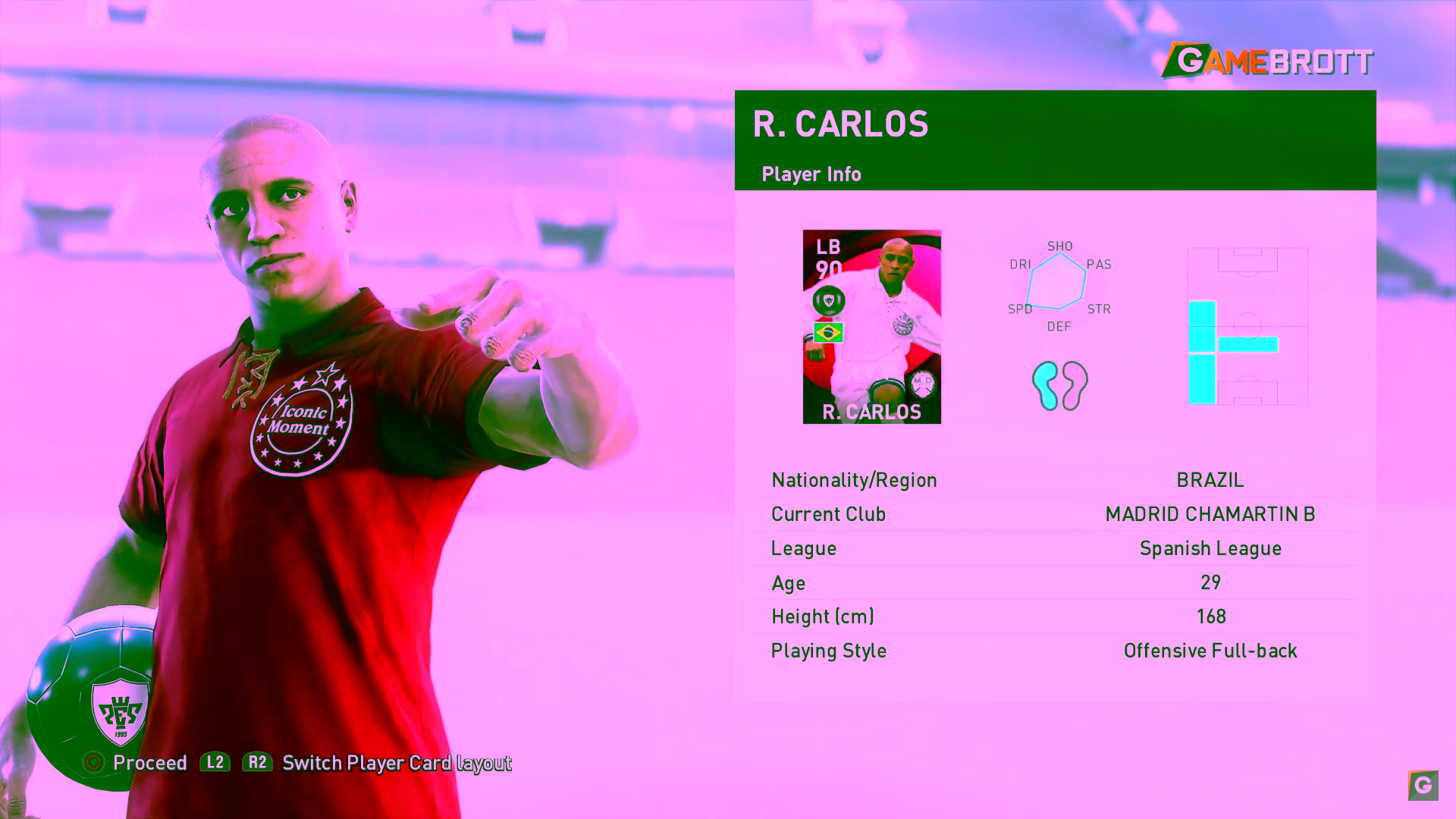Viewport: 1456px width, 819px height.
Task: Select the R. Carlos player card
Action: 871,327
